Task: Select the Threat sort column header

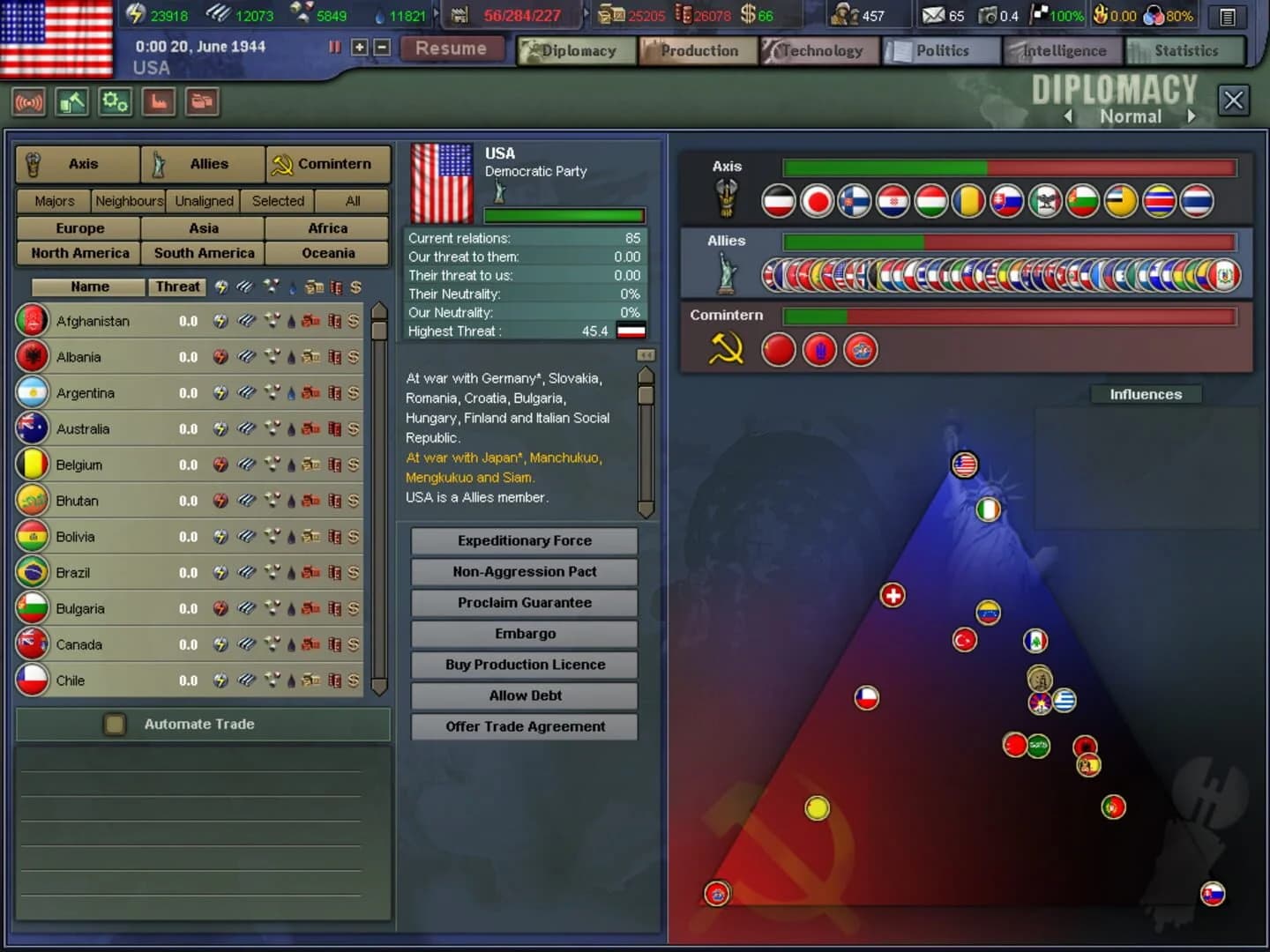Action: pyautogui.click(x=176, y=286)
